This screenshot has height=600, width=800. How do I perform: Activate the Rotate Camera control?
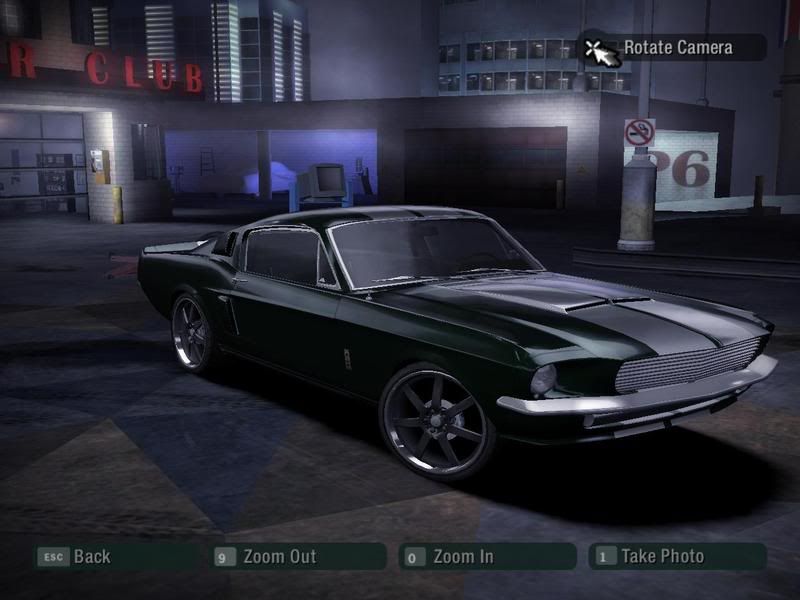click(x=677, y=47)
